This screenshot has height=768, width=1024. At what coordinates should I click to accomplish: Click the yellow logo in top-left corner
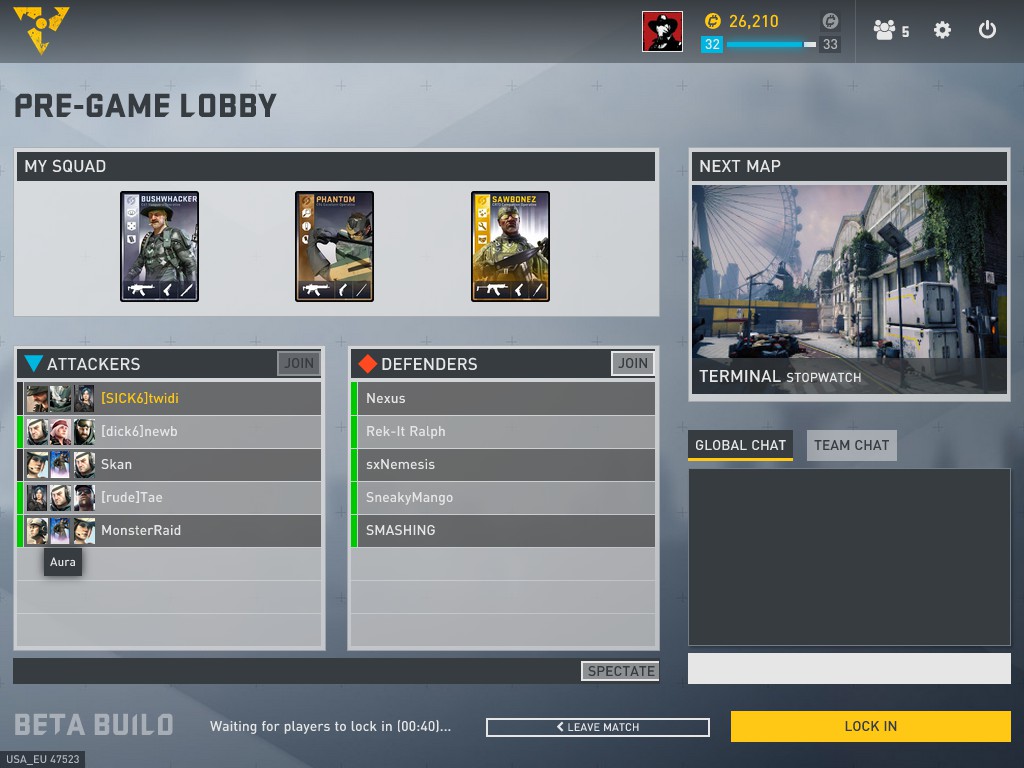41,29
